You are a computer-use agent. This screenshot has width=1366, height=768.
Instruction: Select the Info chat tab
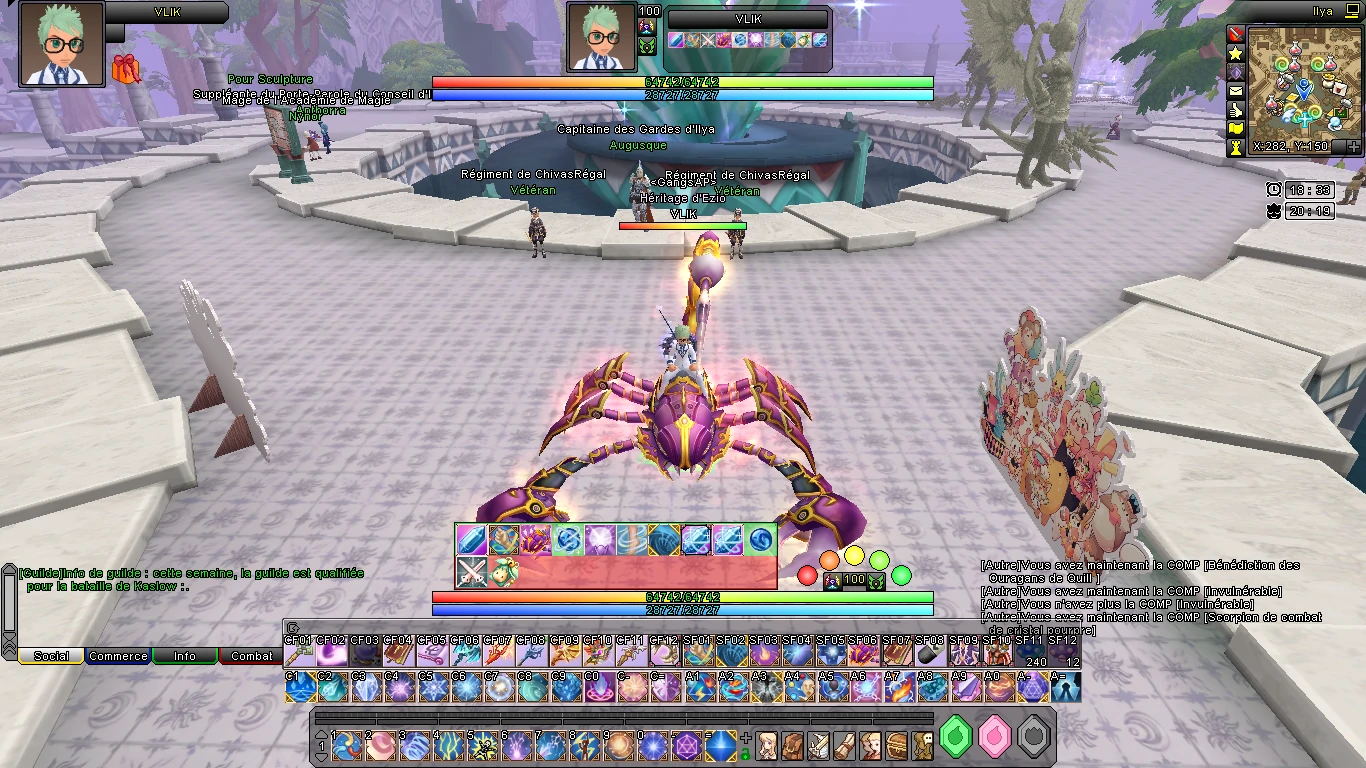pos(185,656)
